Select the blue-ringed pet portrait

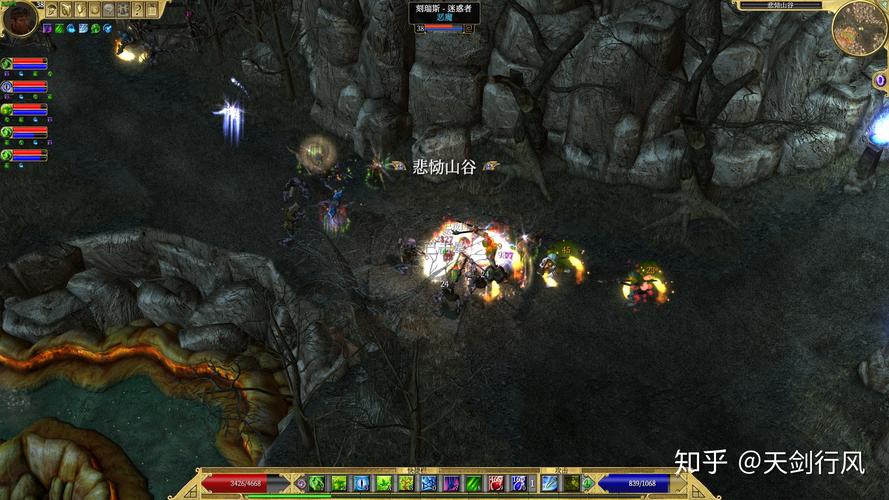click(x=7, y=87)
